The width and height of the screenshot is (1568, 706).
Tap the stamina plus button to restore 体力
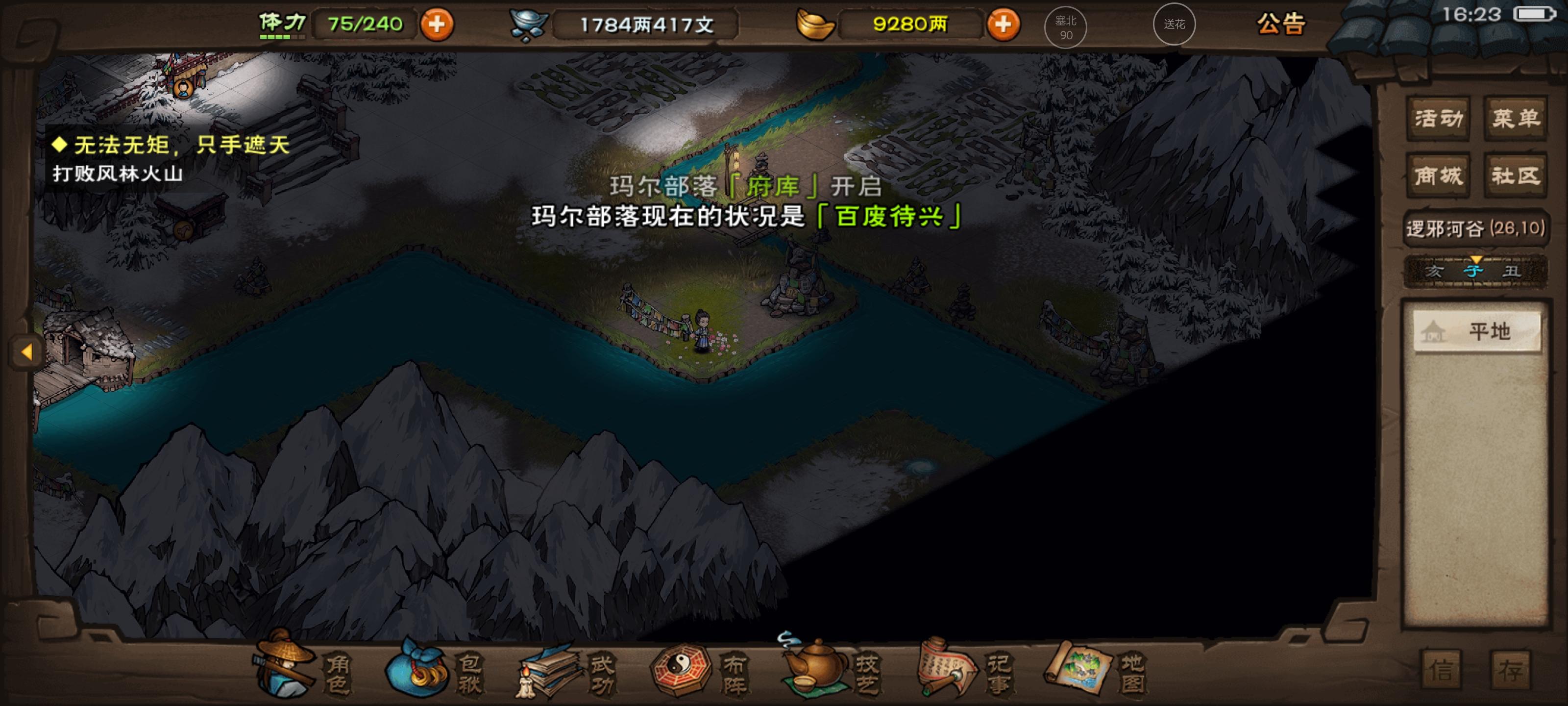click(437, 25)
